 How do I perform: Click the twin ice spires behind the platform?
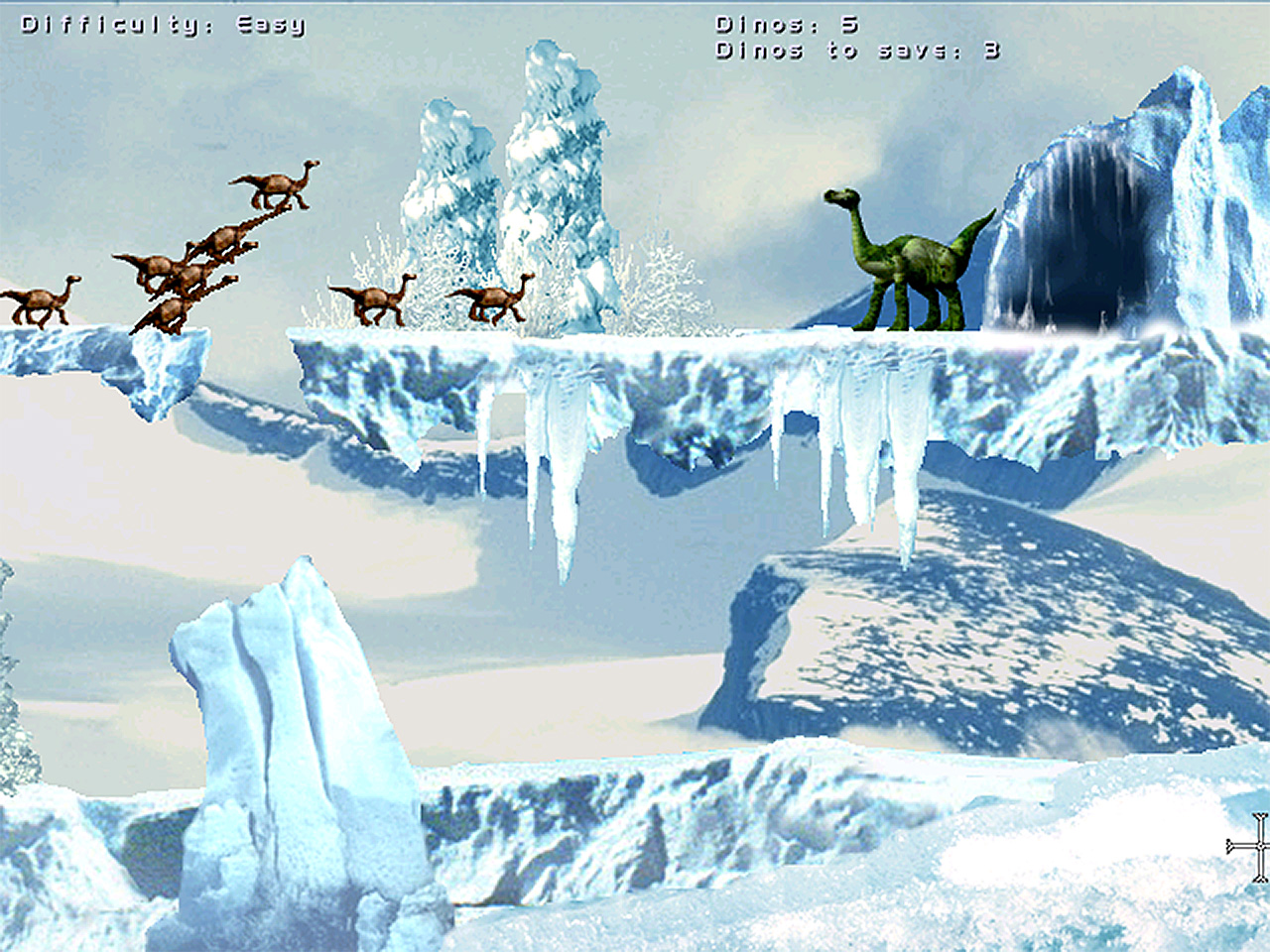tap(506, 169)
